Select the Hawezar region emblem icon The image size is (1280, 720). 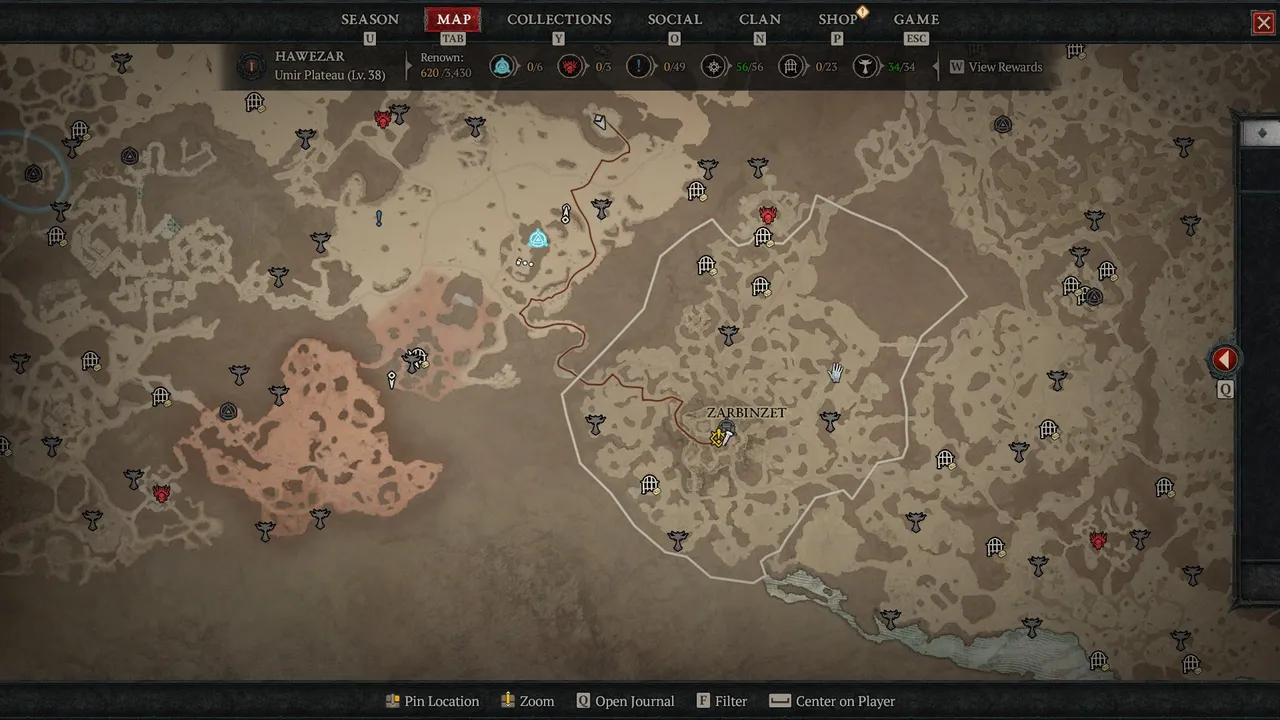[x=251, y=67]
